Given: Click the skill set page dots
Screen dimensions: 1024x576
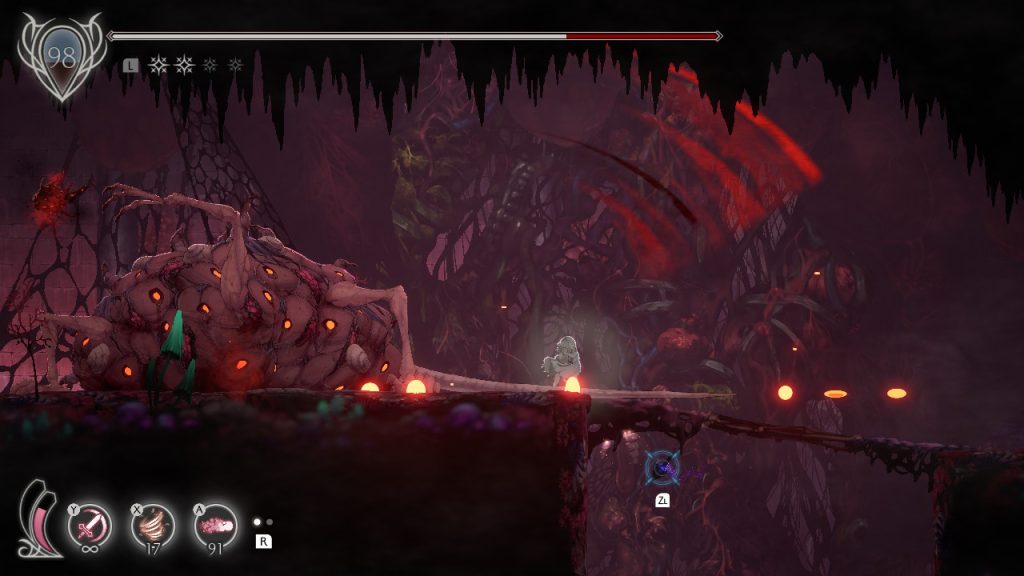Looking at the screenshot, I should click(x=262, y=522).
